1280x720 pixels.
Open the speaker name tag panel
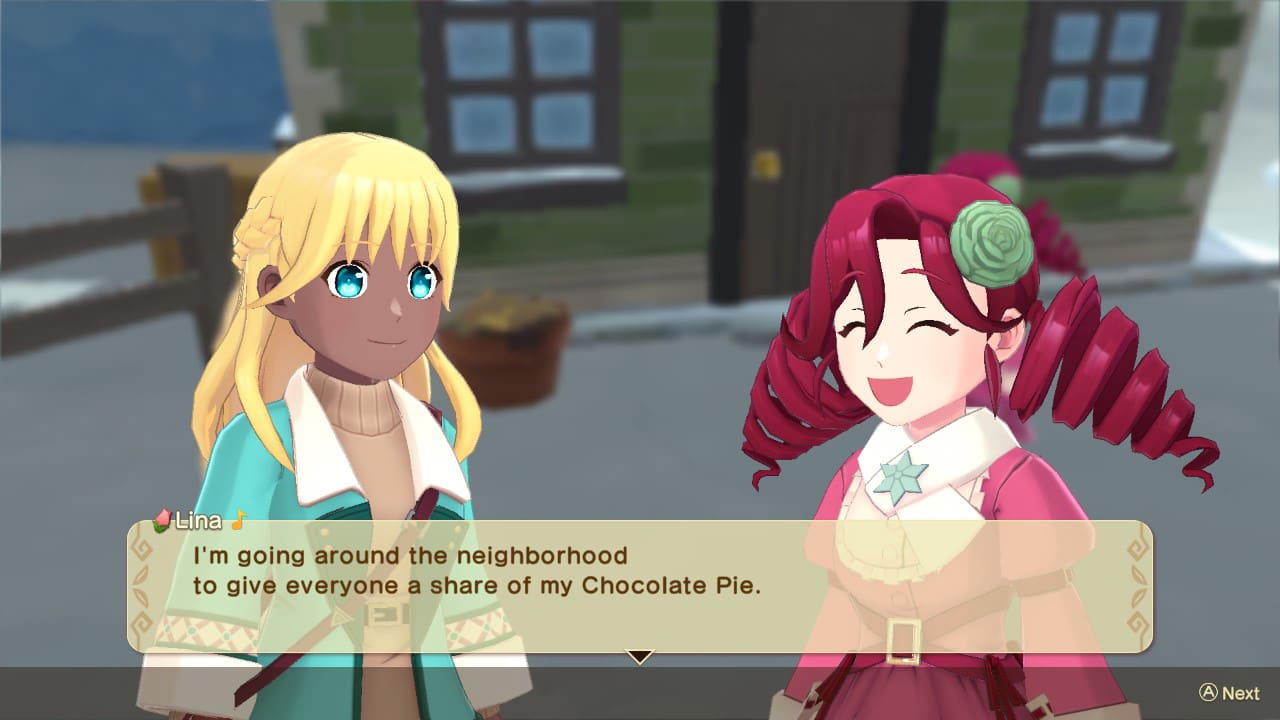[x=200, y=521]
